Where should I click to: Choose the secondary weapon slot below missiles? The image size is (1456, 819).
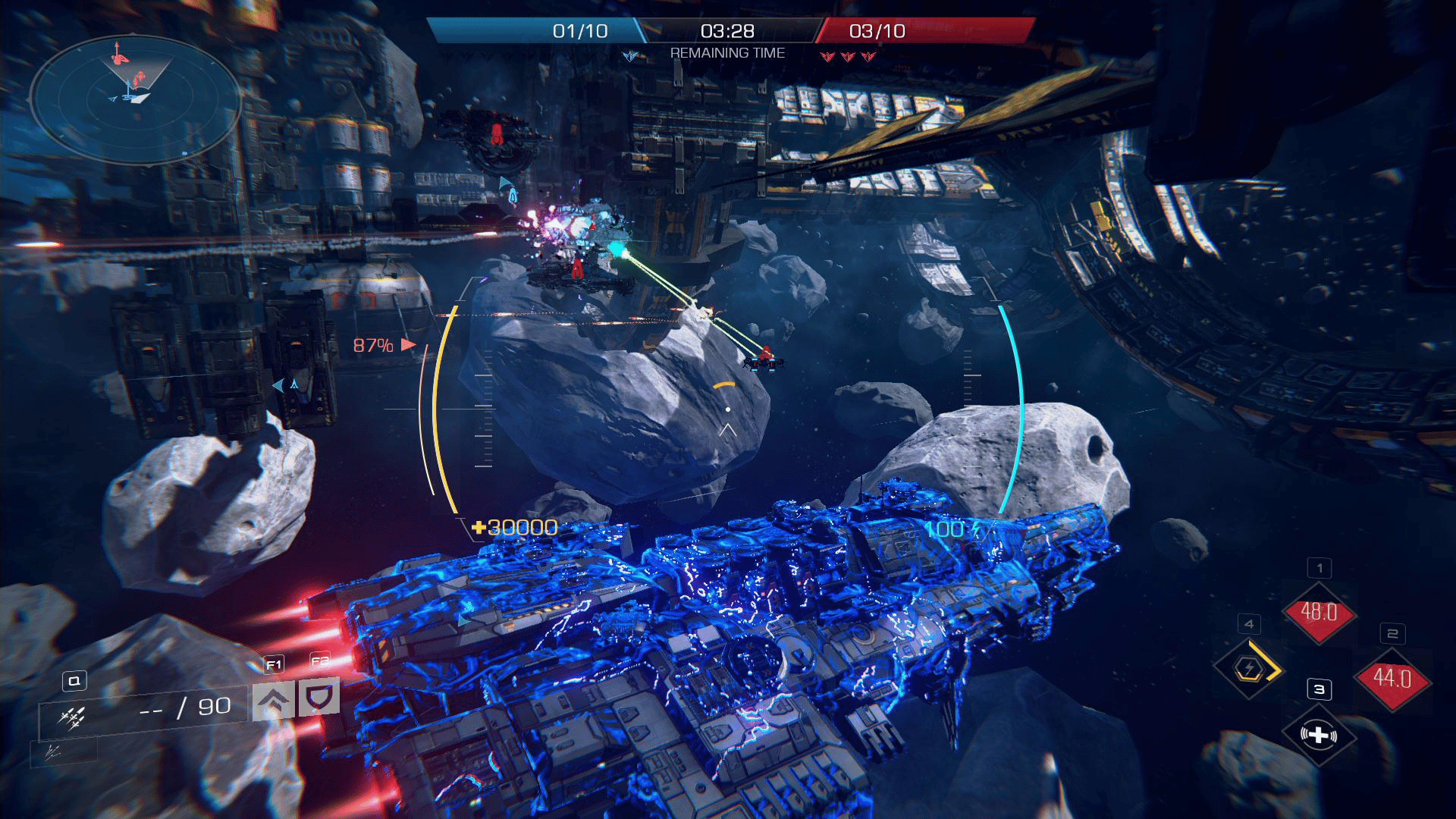pyautogui.click(x=53, y=752)
